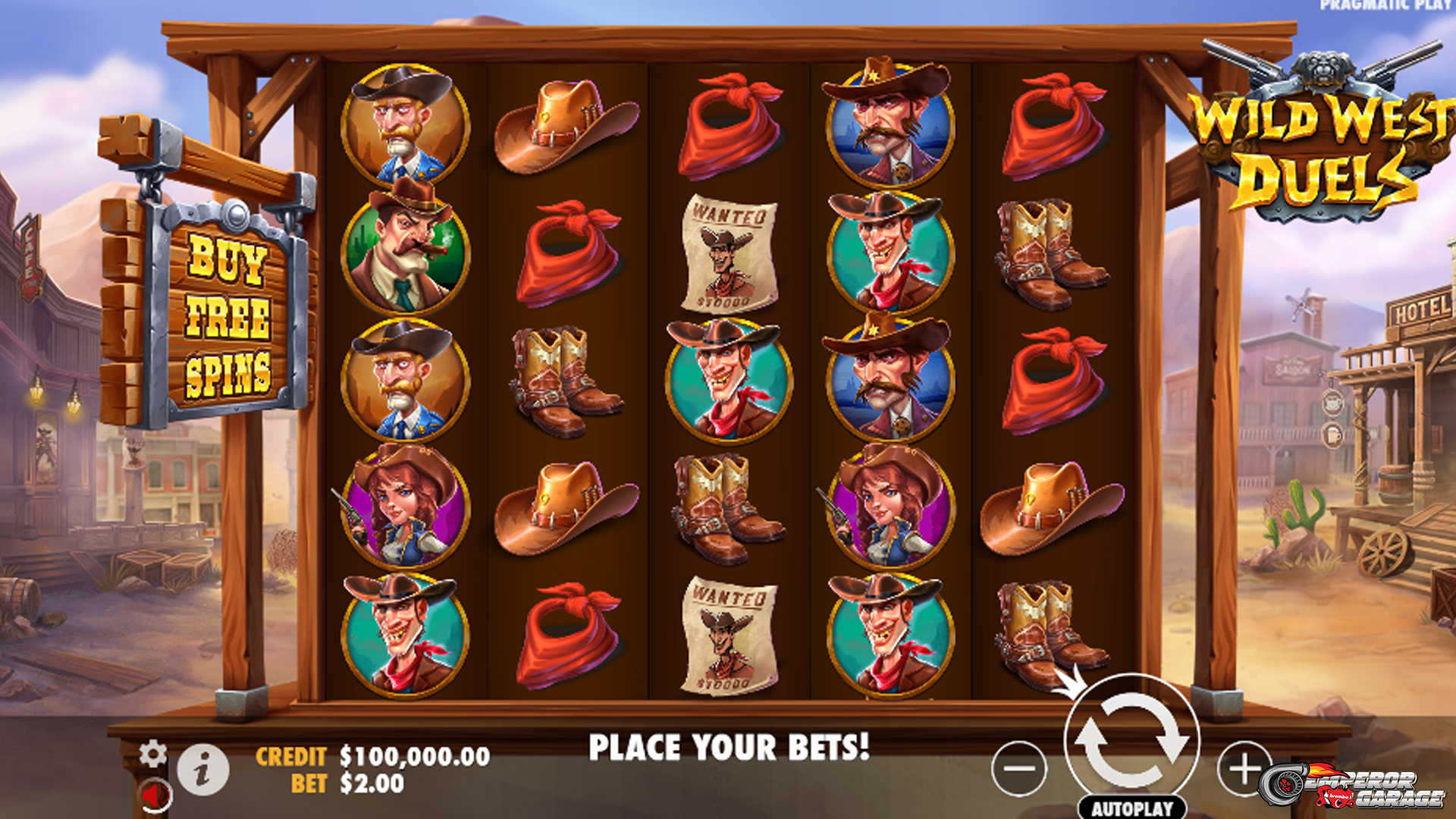Open the settings gear icon
The height and width of the screenshot is (819, 1456).
(153, 753)
